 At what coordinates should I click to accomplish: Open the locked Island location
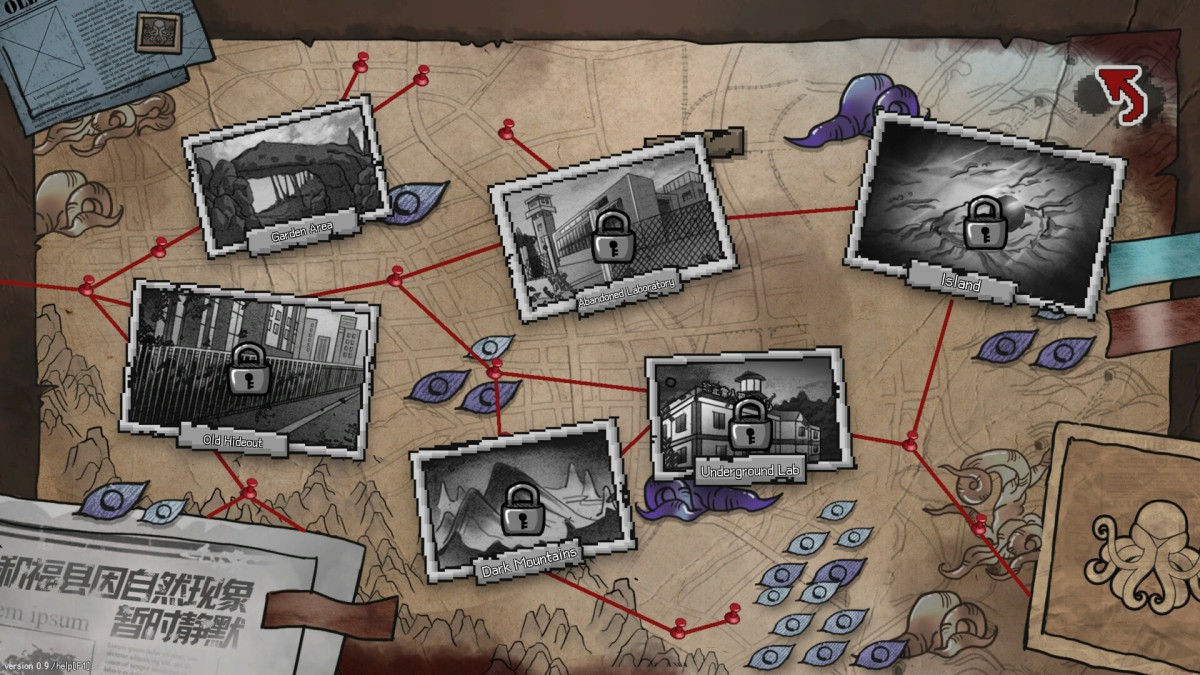tap(982, 212)
